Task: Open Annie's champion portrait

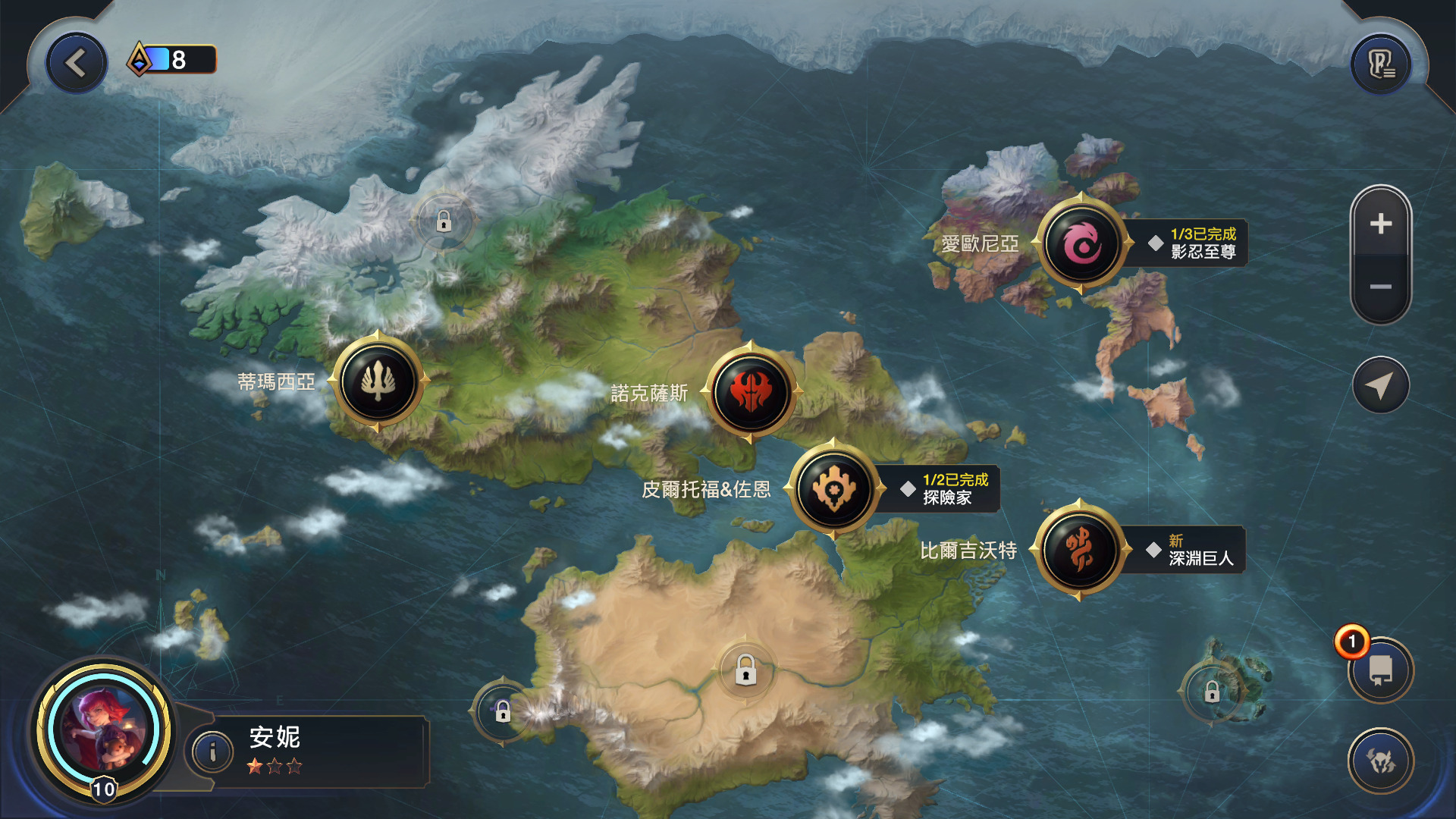Action: point(104,730)
